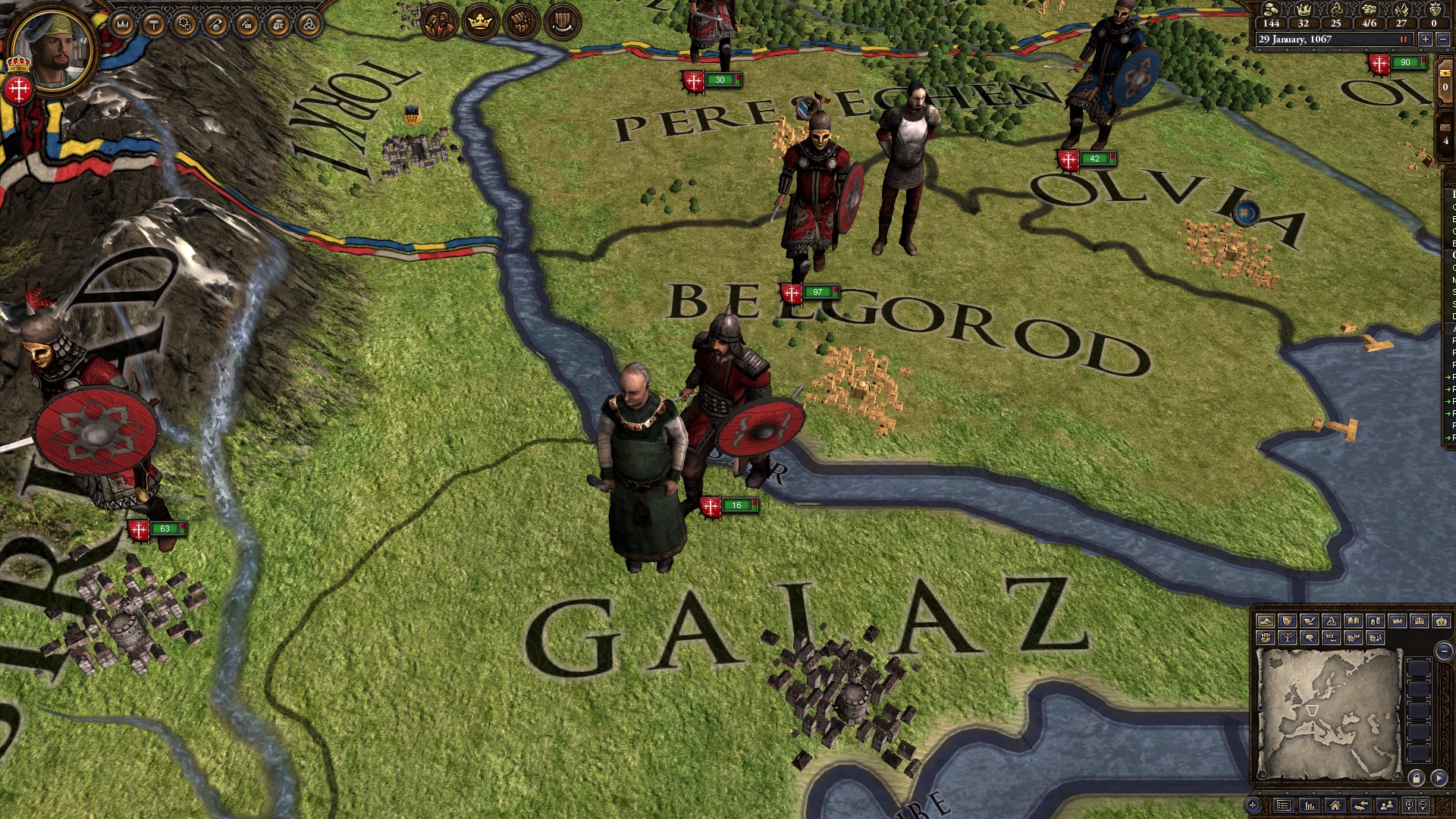Expand the bottom toolbar with the circular plus button
The height and width of the screenshot is (819, 1456).
(1254, 805)
